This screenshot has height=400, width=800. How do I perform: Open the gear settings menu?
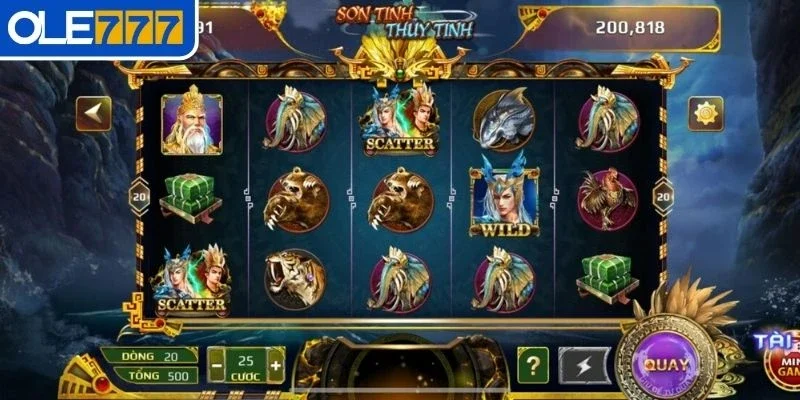click(x=707, y=112)
